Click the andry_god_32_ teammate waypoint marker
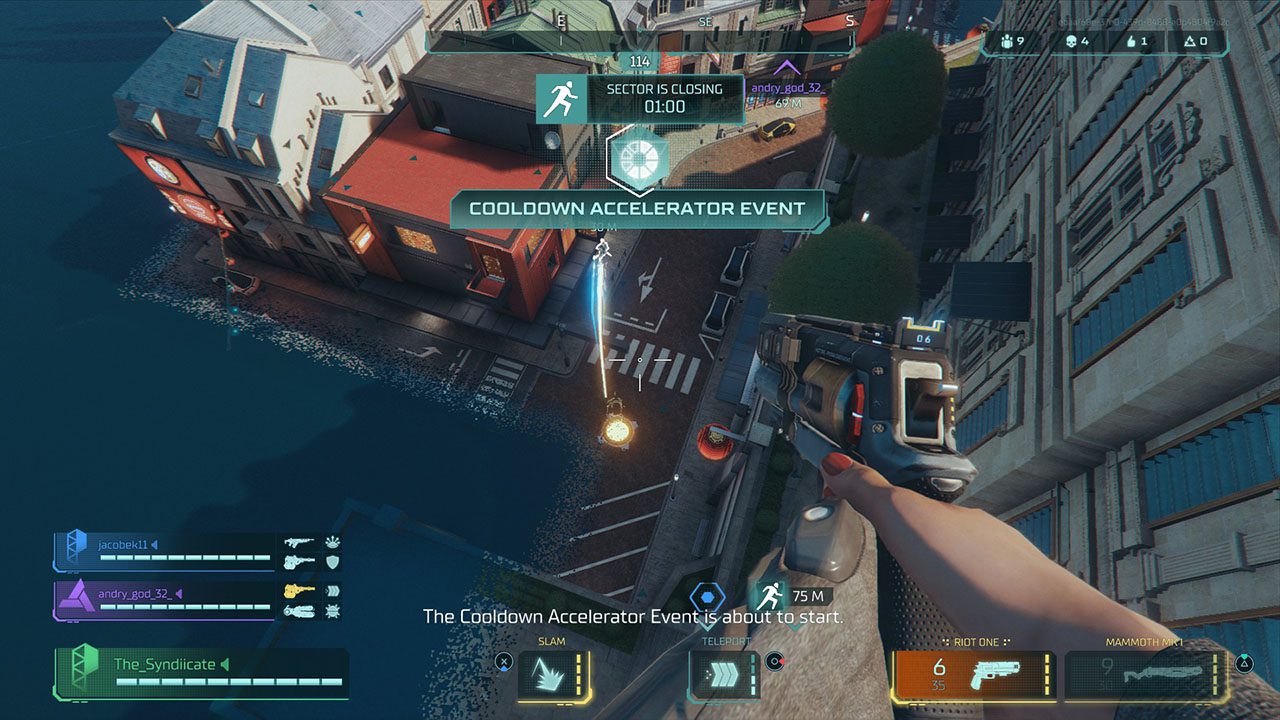Image resolution: width=1280 pixels, height=720 pixels. [x=788, y=68]
